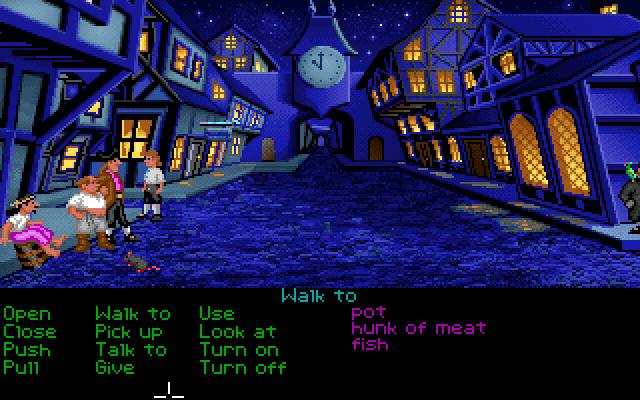Select the Use verb
Screen dimensions: 640x400
tap(217, 314)
